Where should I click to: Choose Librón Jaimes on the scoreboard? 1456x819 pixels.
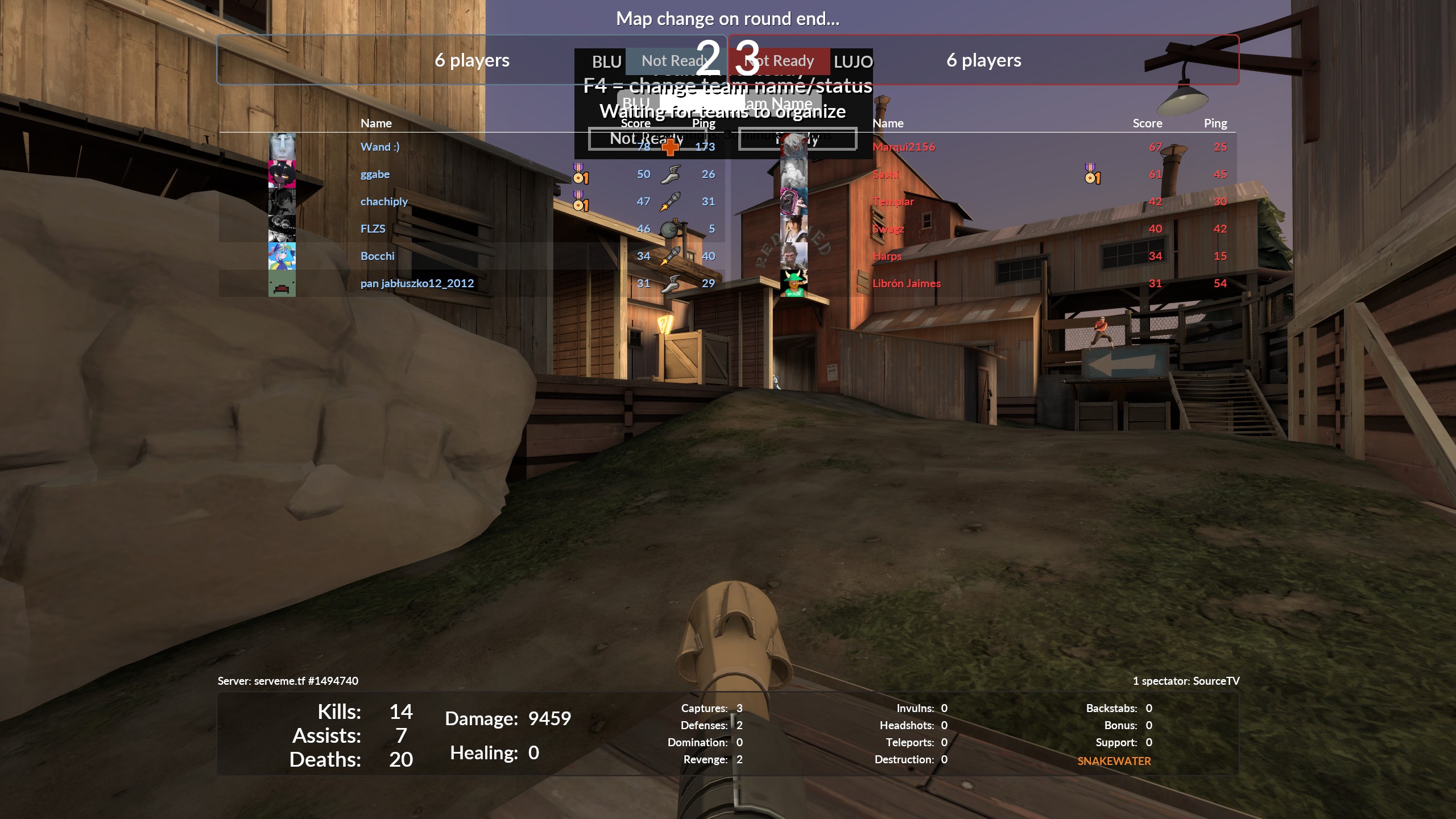[x=906, y=283]
